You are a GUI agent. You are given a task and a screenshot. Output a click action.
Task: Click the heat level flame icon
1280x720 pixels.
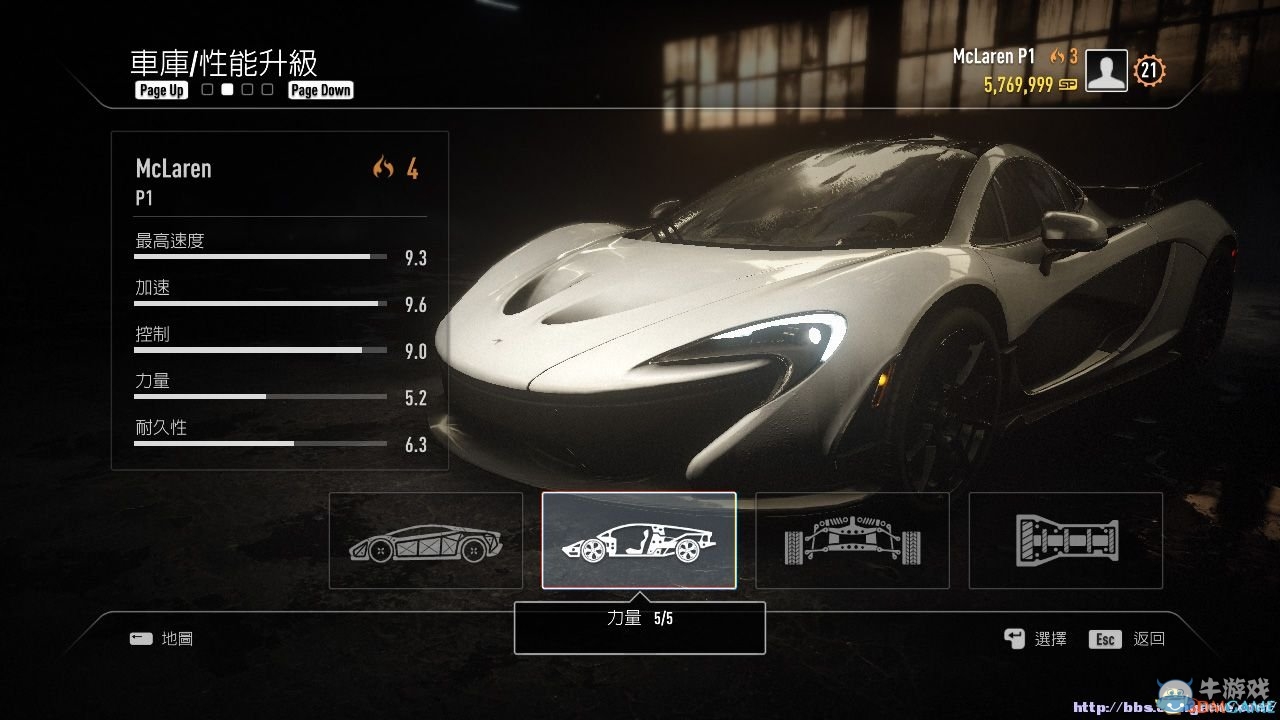(1055, 57)
